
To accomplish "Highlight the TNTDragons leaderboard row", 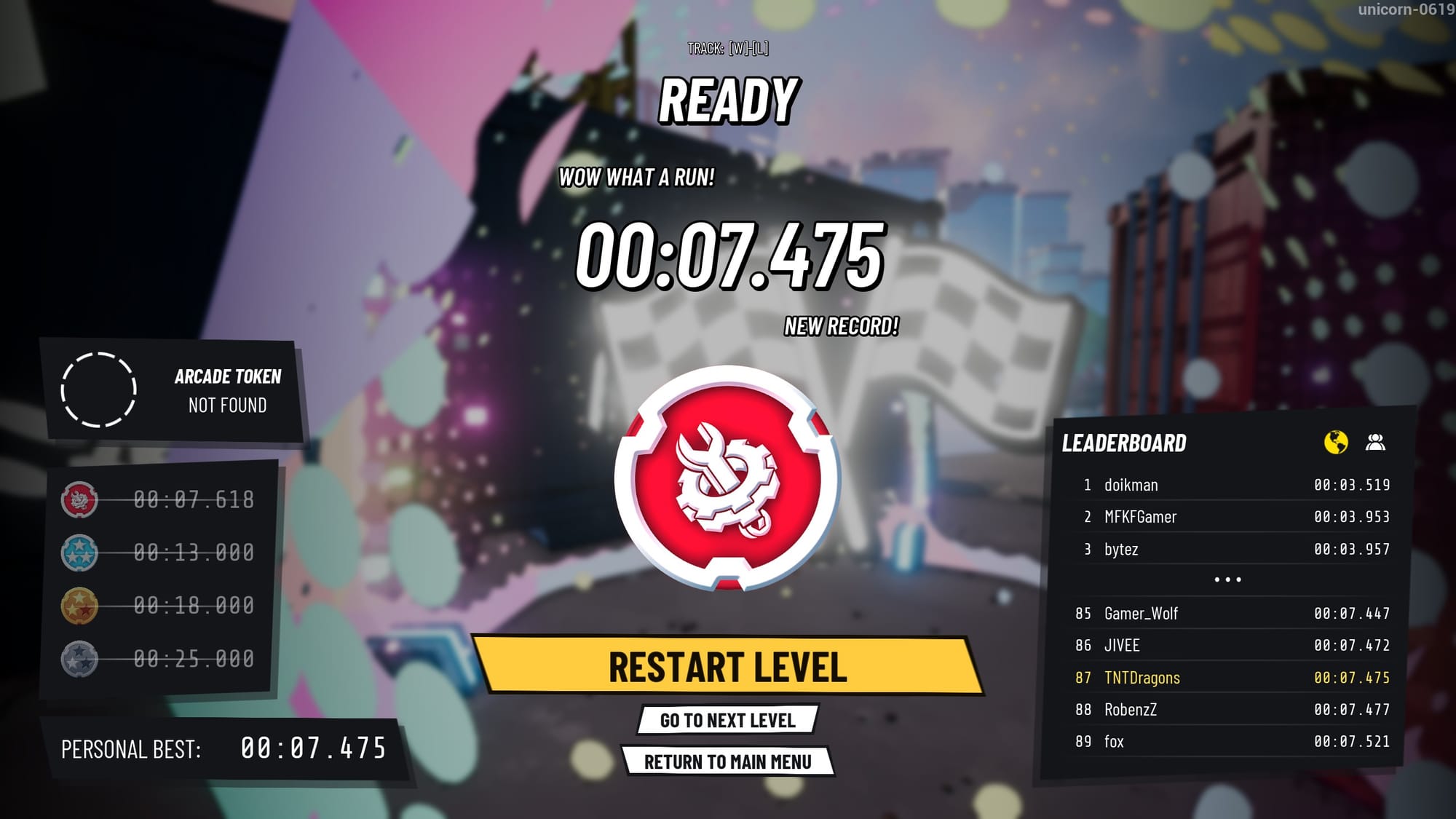I will [1232, 678].
